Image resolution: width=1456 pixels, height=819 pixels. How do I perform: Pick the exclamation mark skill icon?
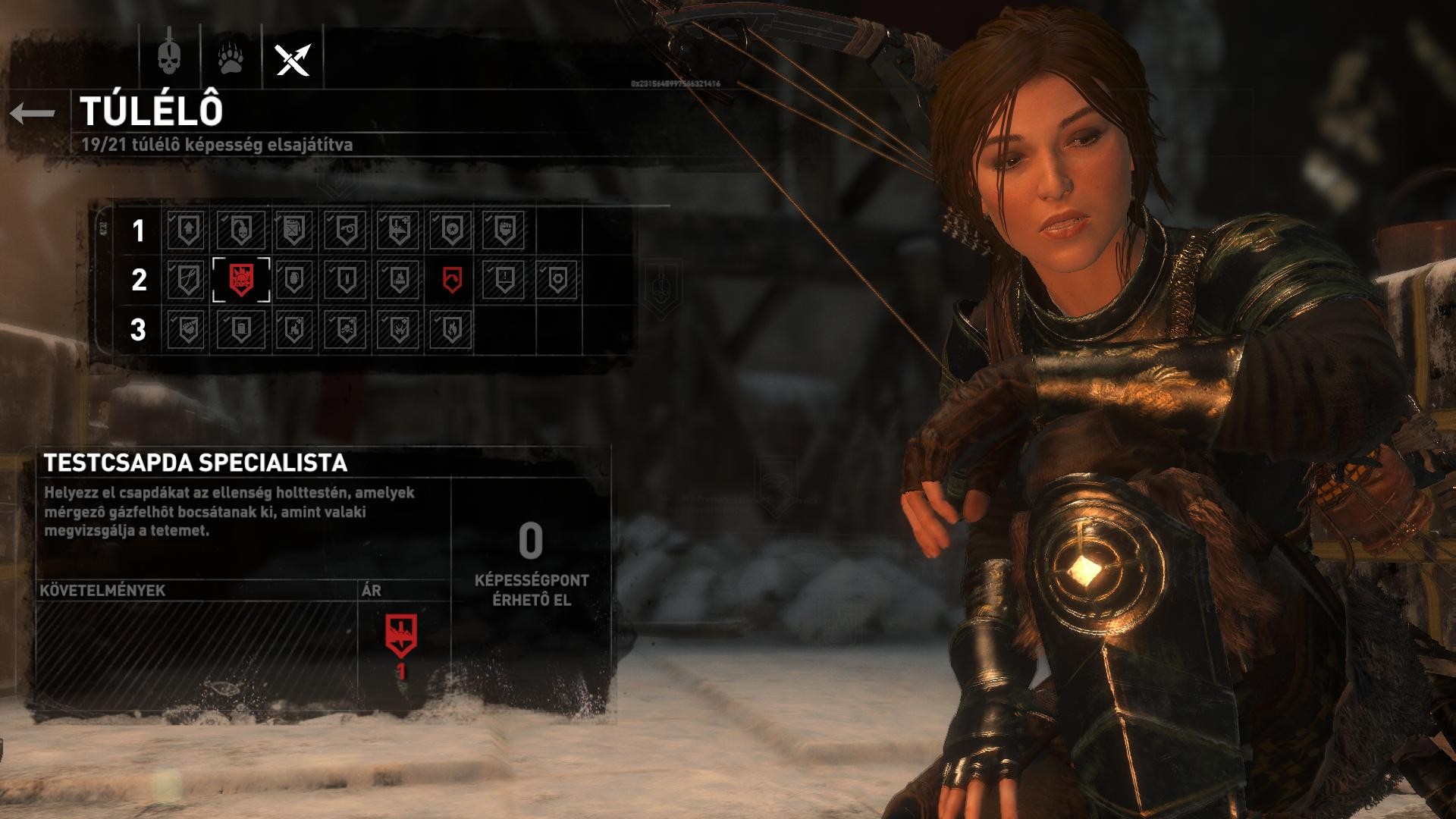pyautogui.click(x=504, y=280)
